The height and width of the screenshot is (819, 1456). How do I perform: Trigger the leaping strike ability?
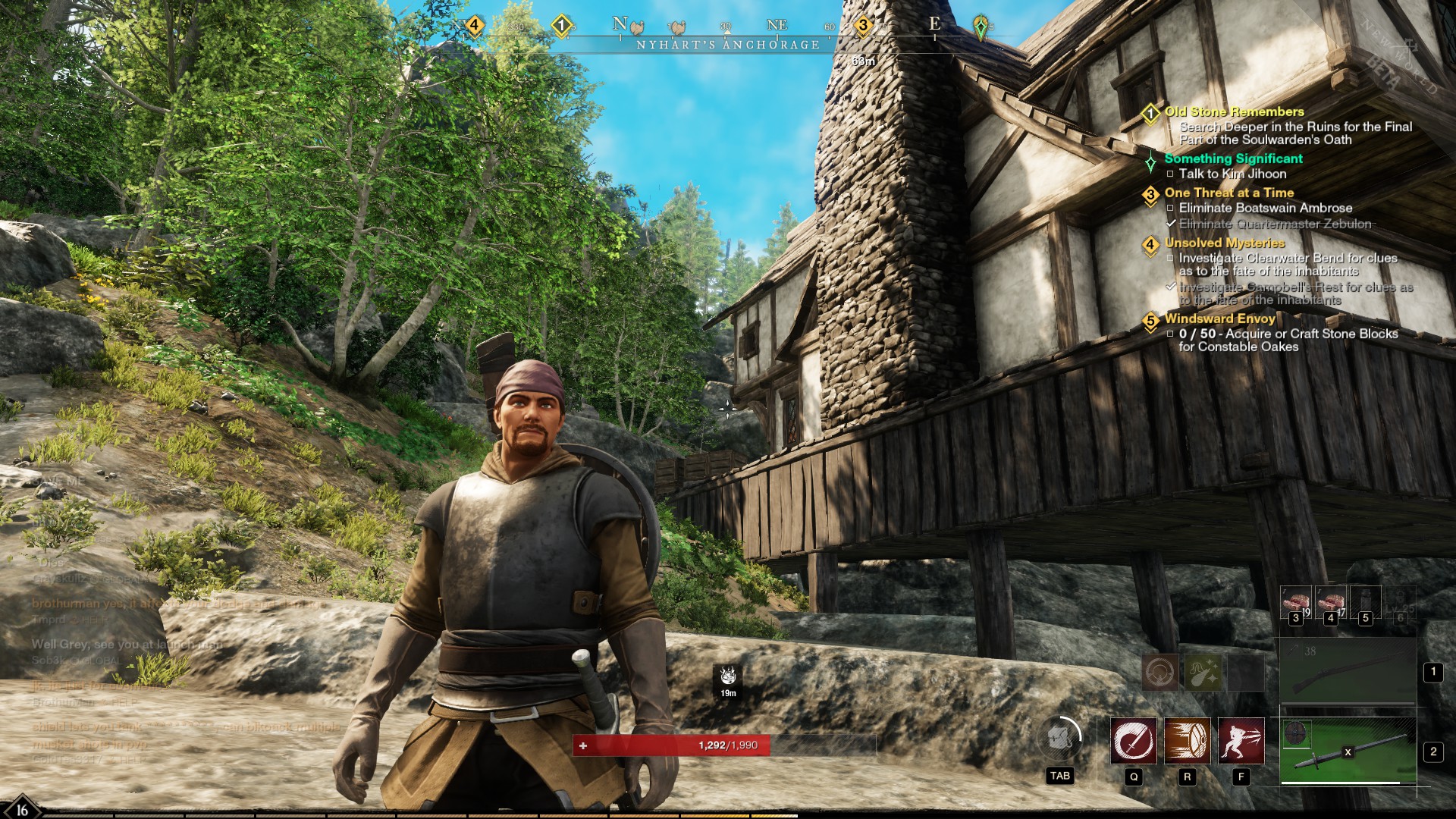(x=1241, y=741)
